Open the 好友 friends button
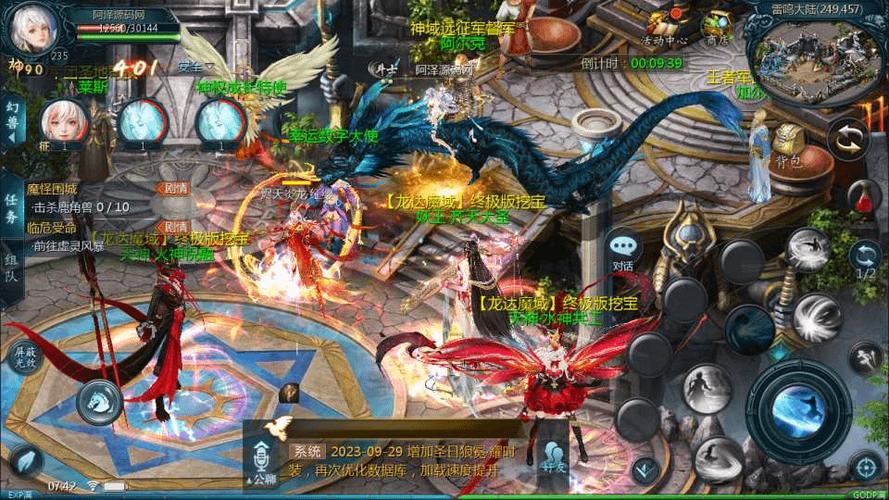This screenshot has height=500, width=889. coord(552,454)
